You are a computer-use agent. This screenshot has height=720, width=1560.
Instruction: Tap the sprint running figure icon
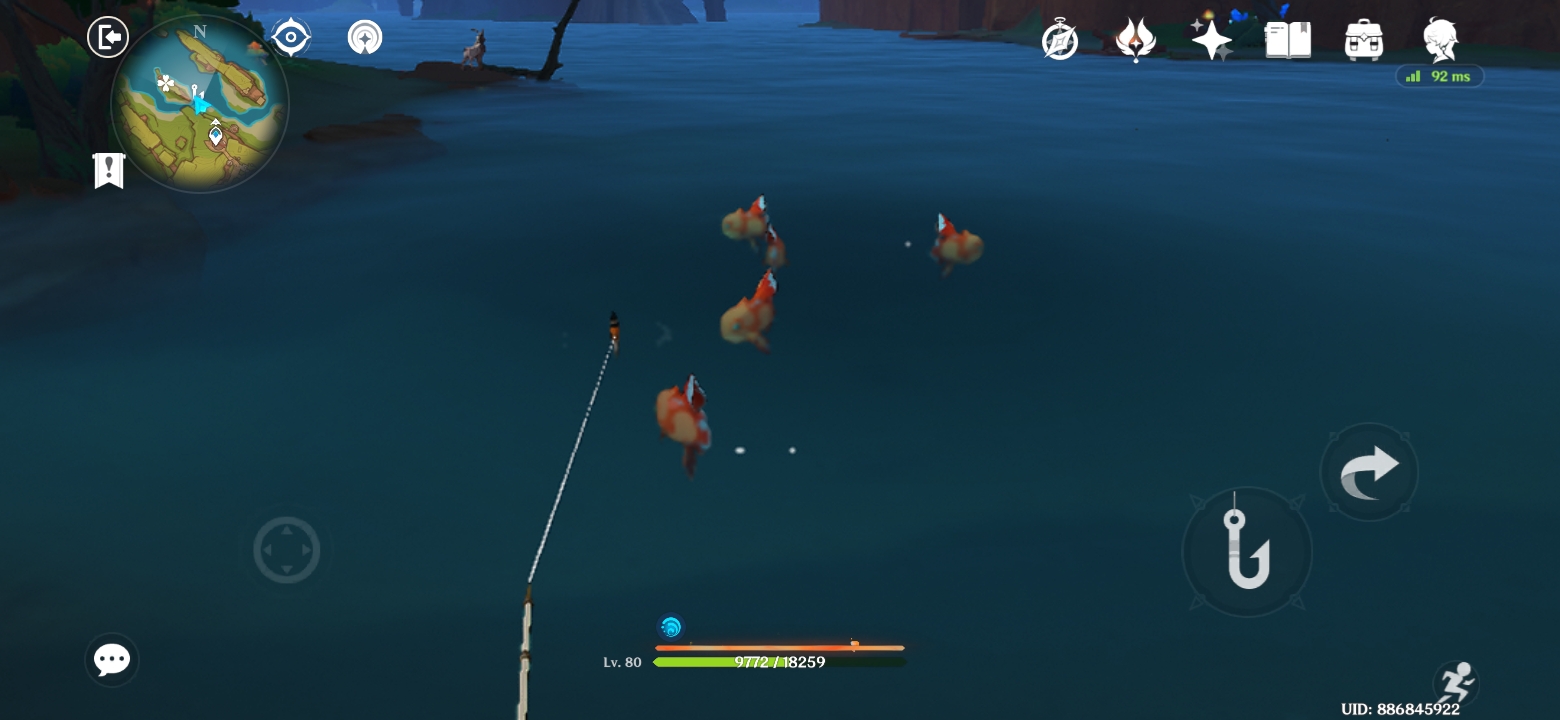[x=1456, y=684]
